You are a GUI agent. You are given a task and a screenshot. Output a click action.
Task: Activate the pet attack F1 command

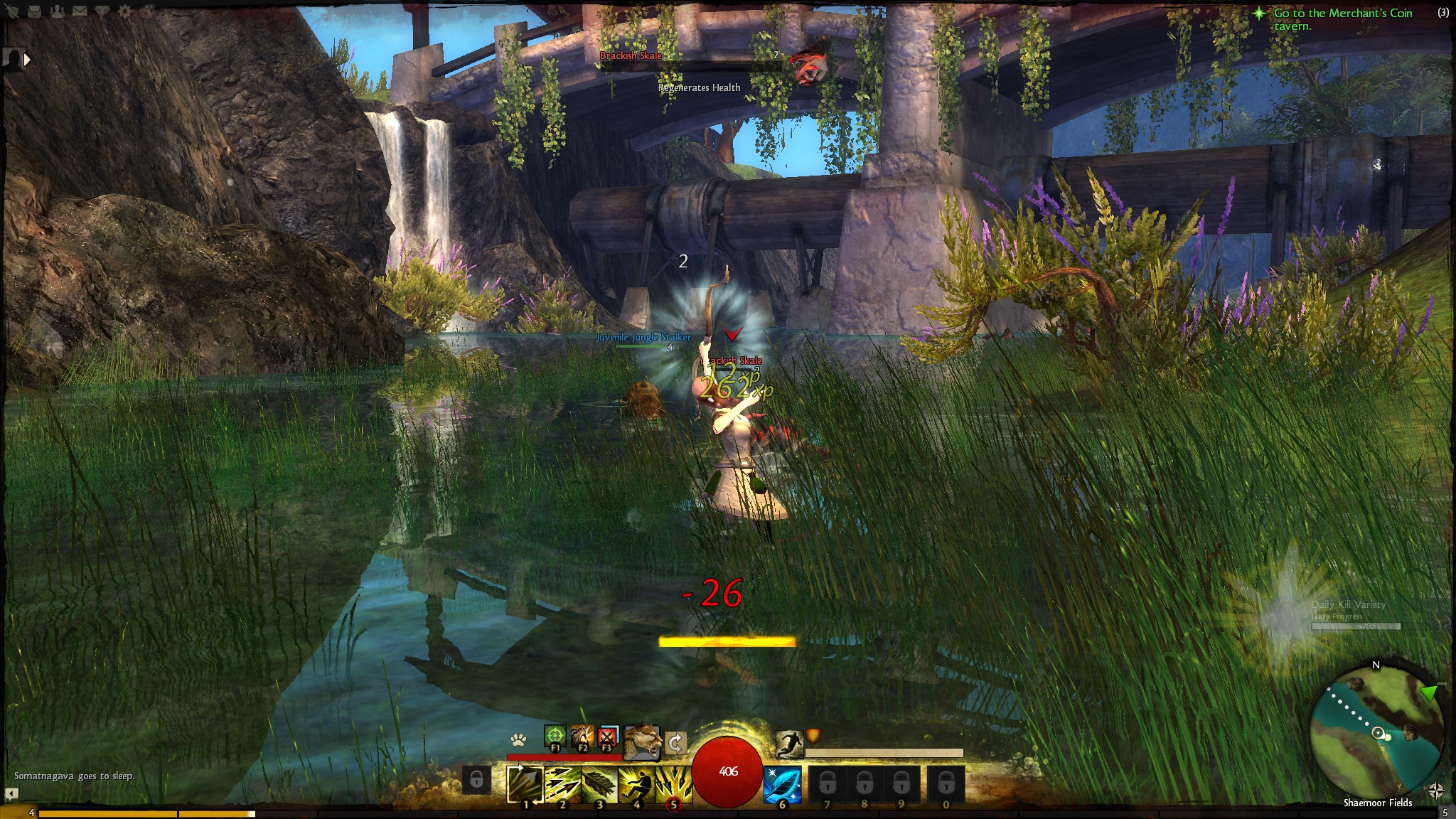click(555, 737)
